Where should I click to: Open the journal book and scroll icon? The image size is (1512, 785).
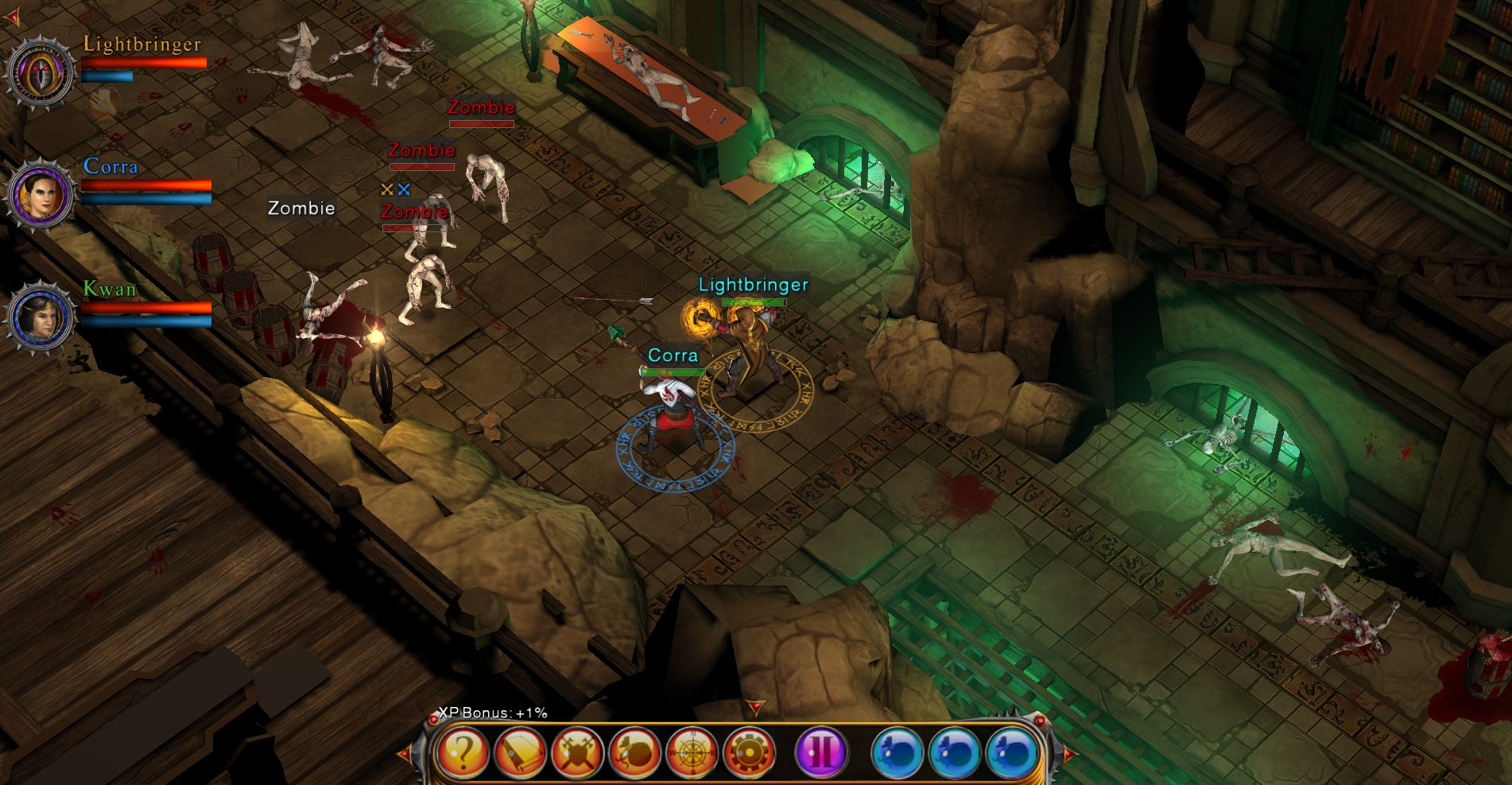coord(520,752)
